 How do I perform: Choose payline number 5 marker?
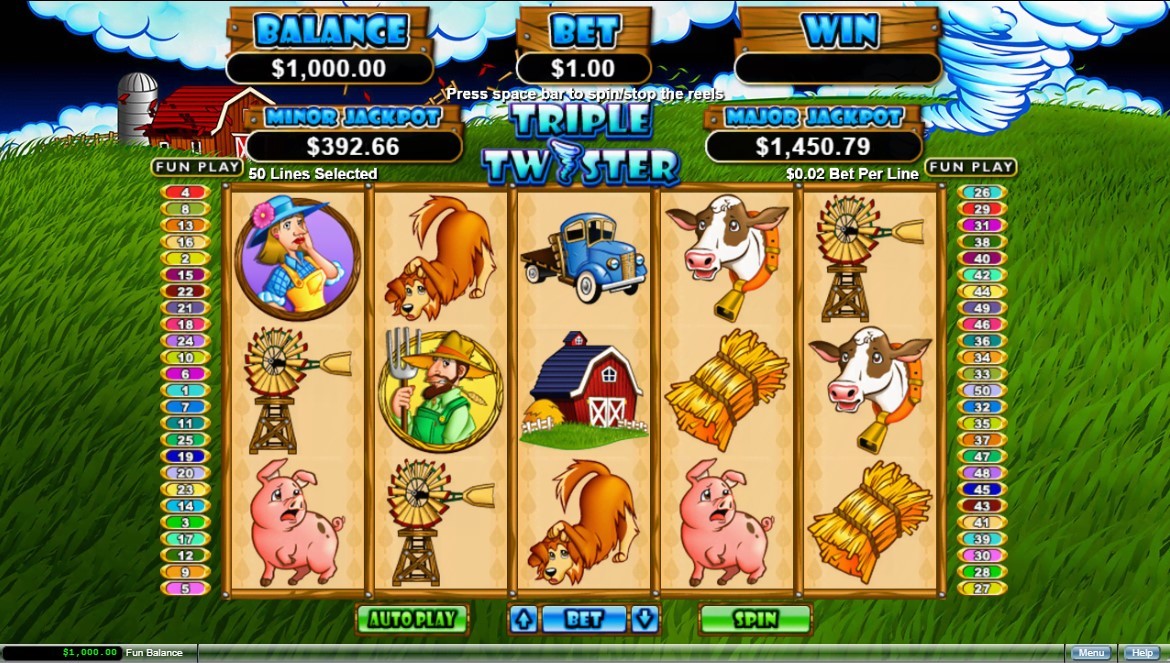185,588
